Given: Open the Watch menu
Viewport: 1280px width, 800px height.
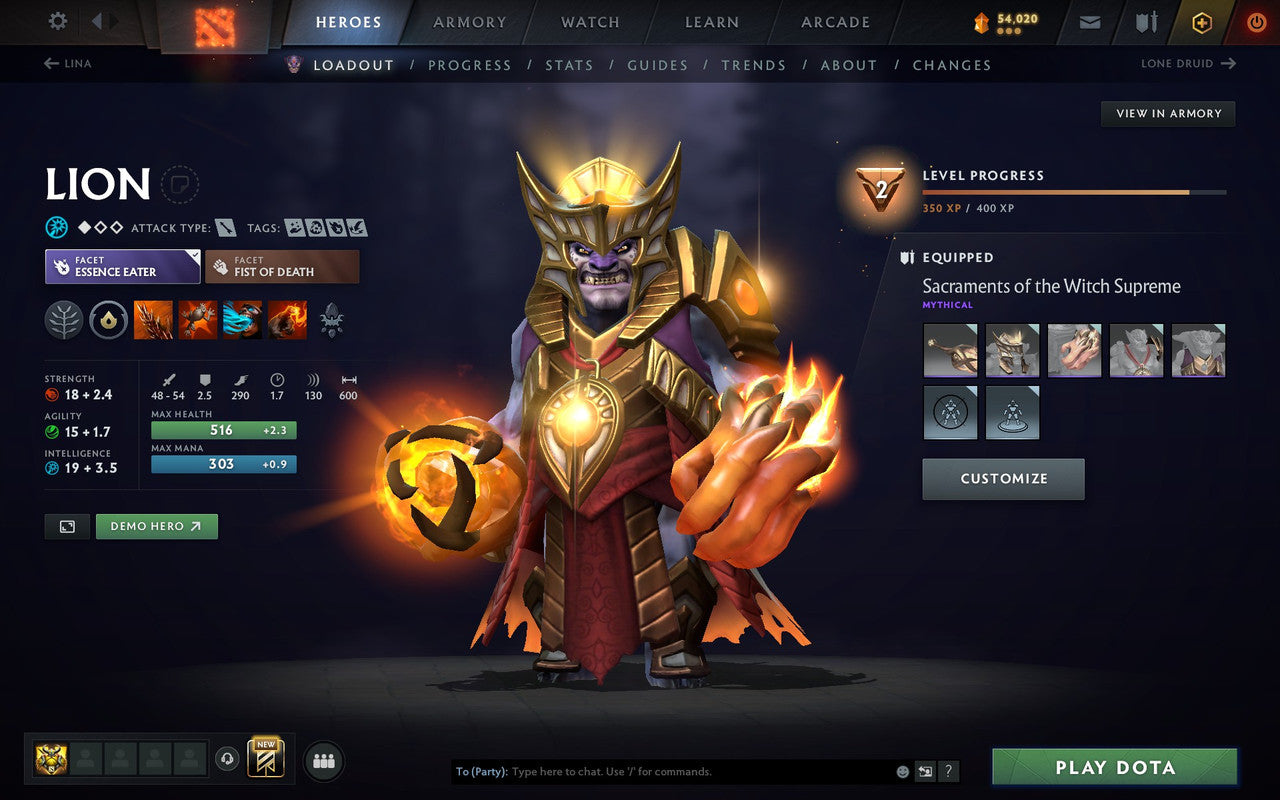Looking at the screenshot, I should point(589,22).
